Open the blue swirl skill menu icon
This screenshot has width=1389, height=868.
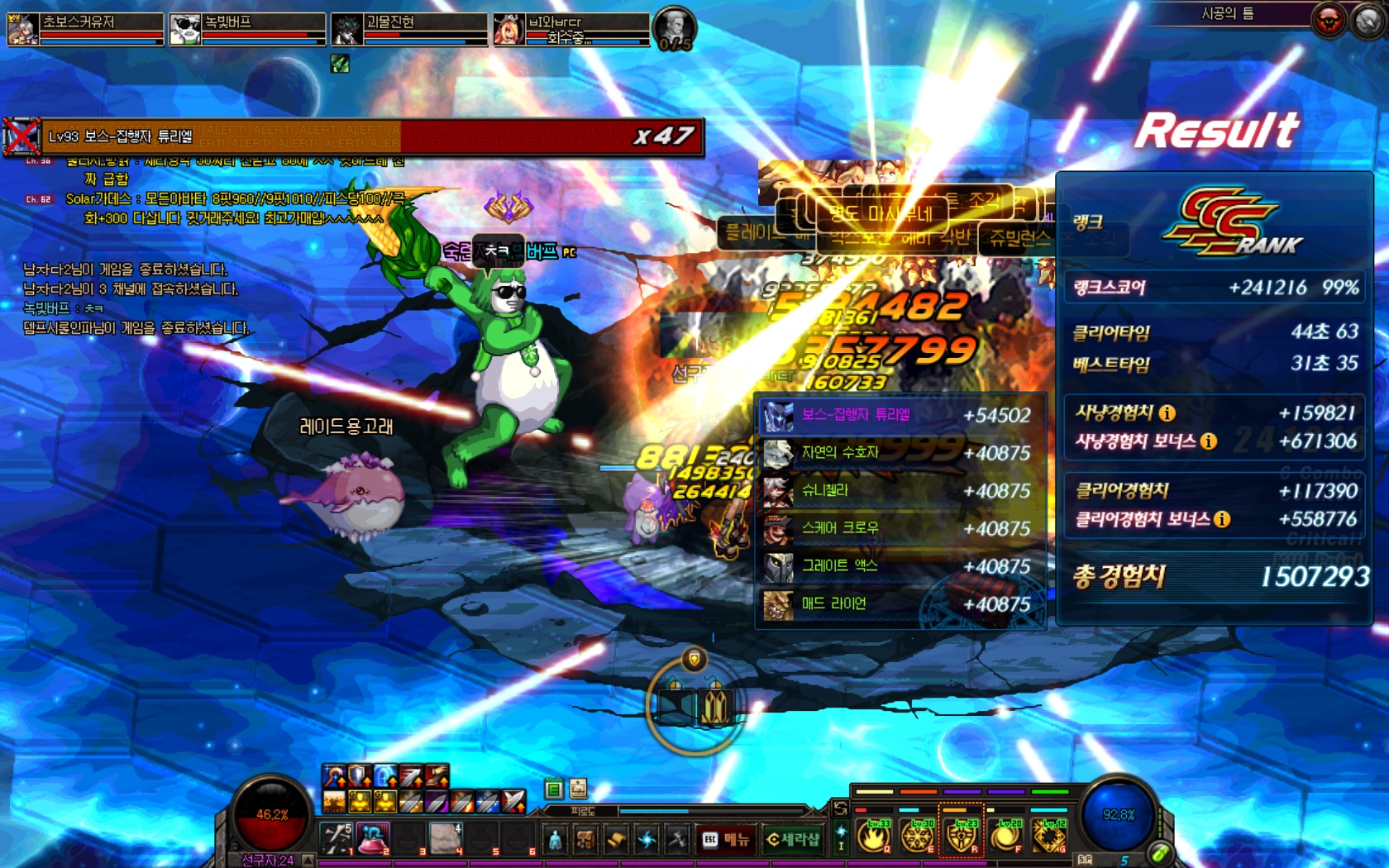[x=647, y=840]
